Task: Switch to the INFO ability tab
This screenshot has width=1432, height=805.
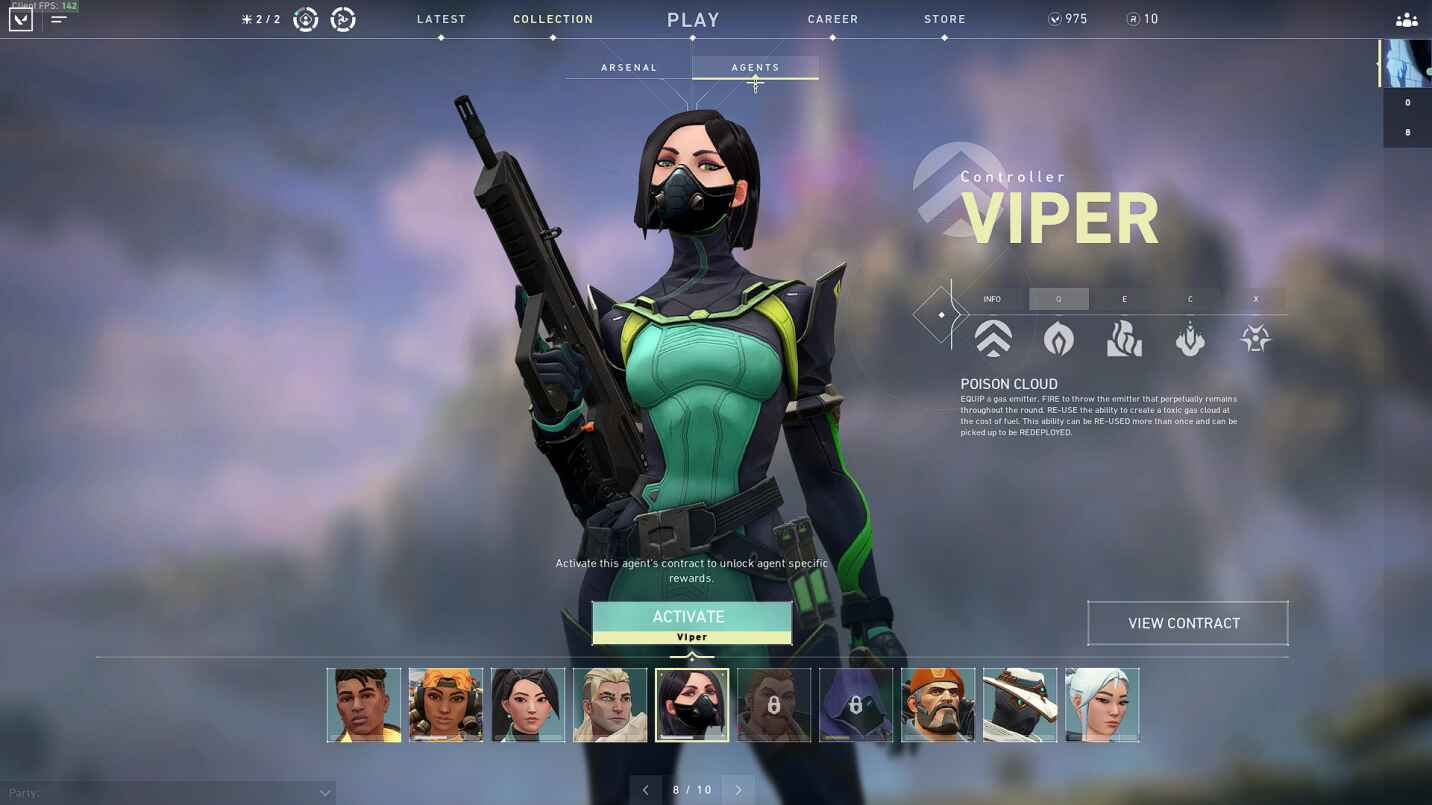Action: tap(992, 298)
